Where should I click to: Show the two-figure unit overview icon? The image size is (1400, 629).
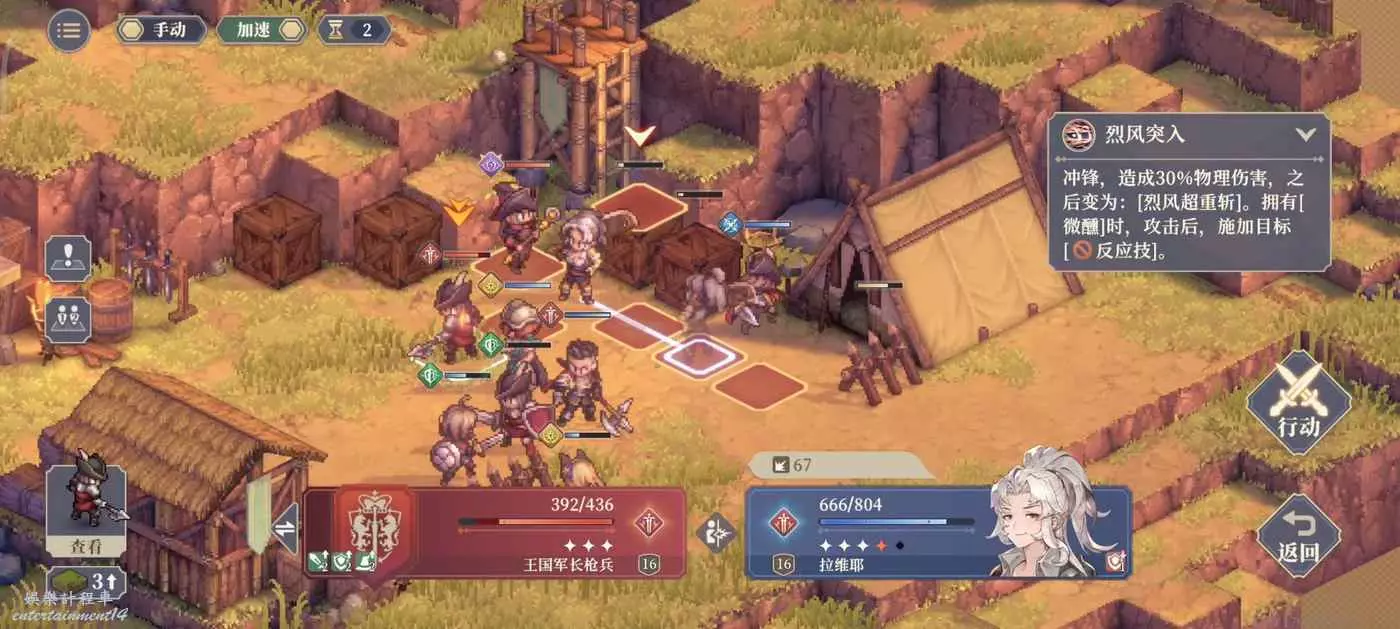[x=68, y=318]
